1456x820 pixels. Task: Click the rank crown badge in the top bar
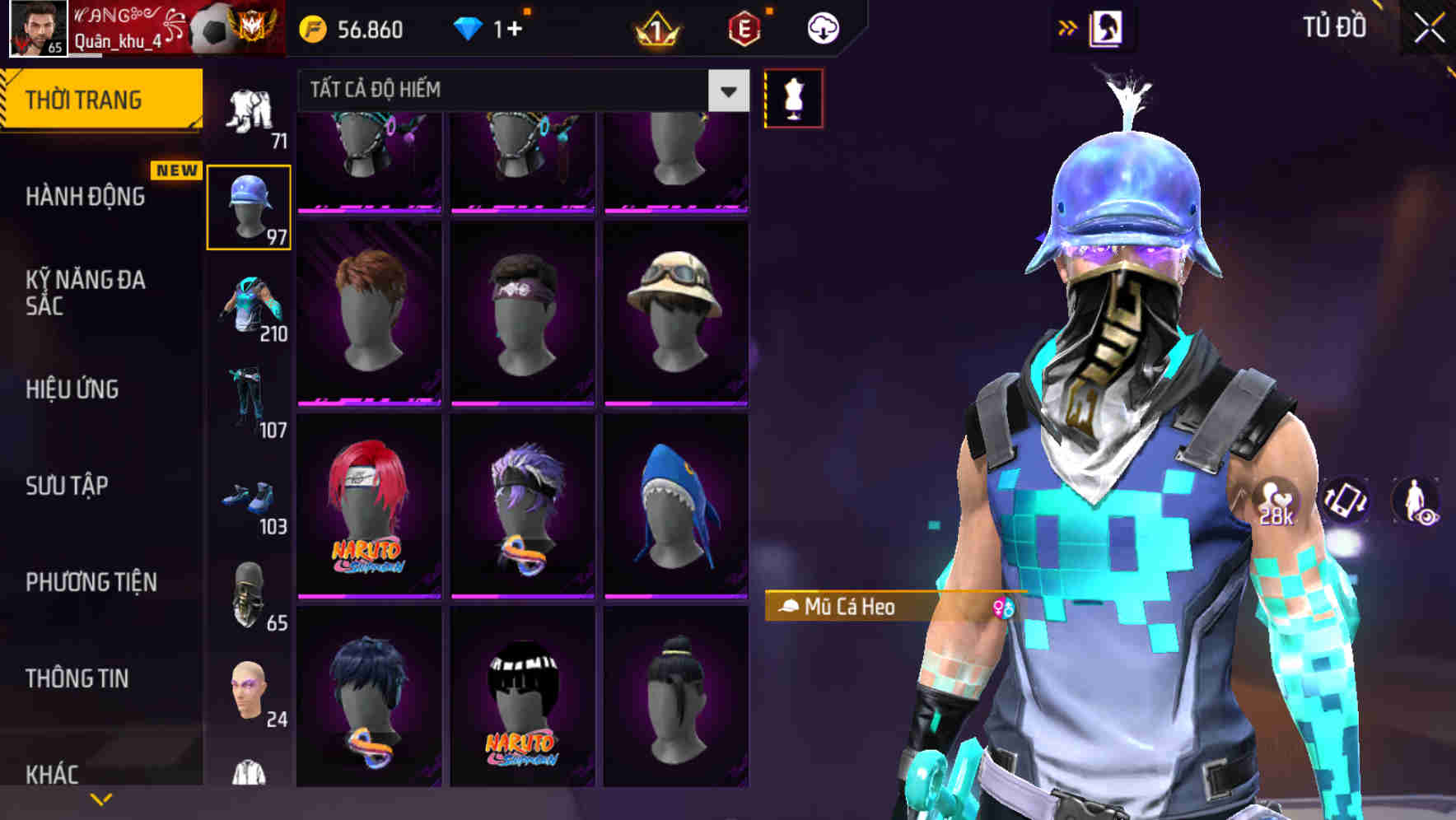point(655,27)
